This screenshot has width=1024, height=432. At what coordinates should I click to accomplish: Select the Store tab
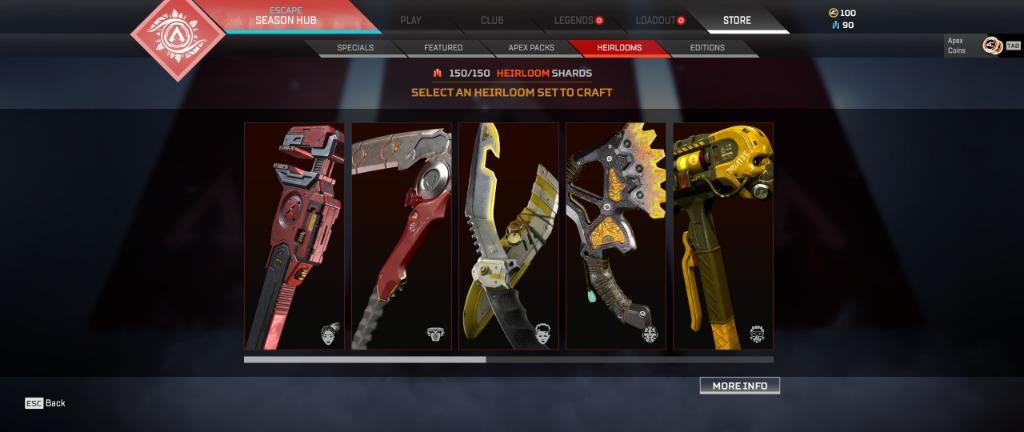[x=737, y=20]
